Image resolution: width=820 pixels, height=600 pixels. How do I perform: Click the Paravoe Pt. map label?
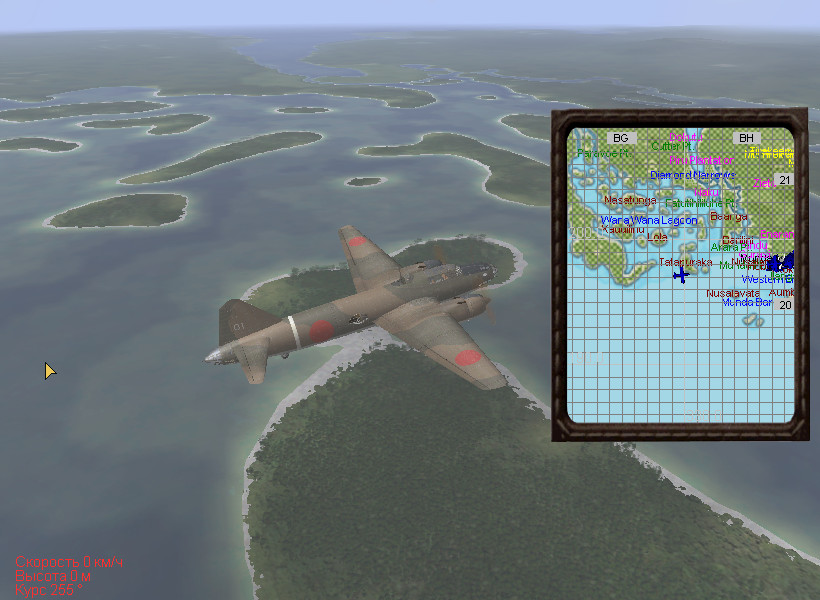(603, 153)
